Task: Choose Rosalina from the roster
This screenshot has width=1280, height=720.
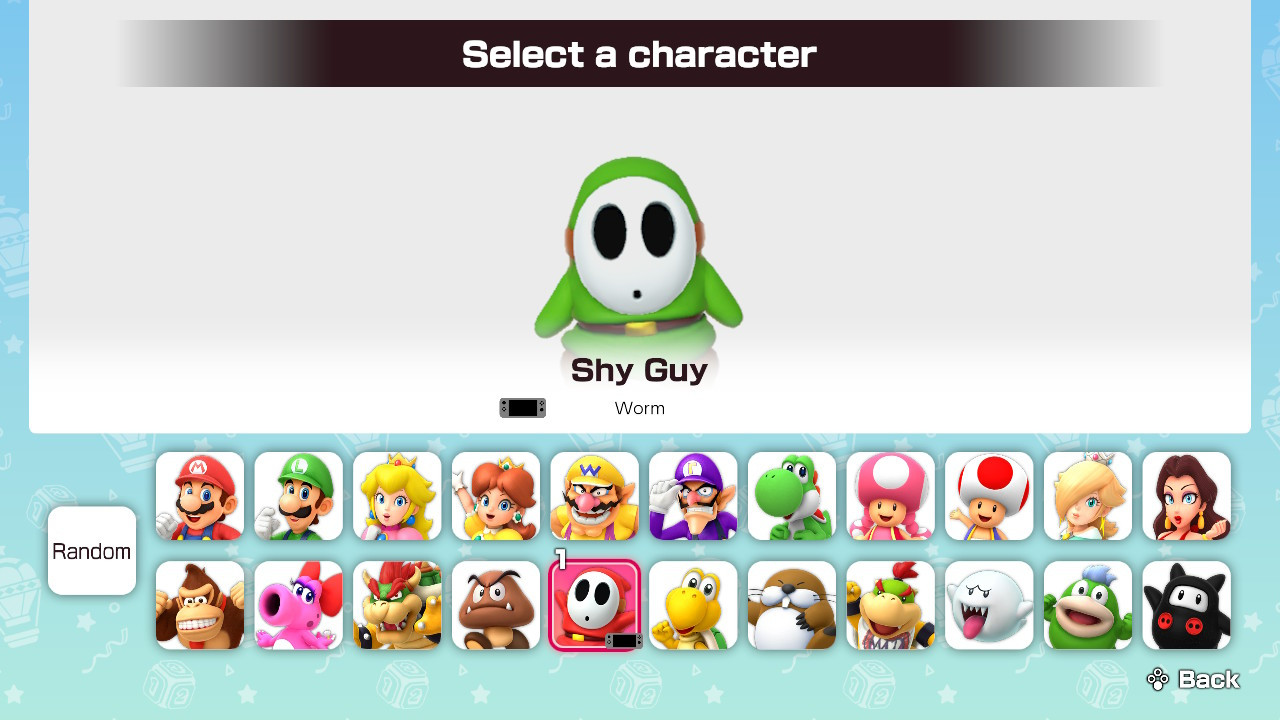Action: pos(1088,497)
